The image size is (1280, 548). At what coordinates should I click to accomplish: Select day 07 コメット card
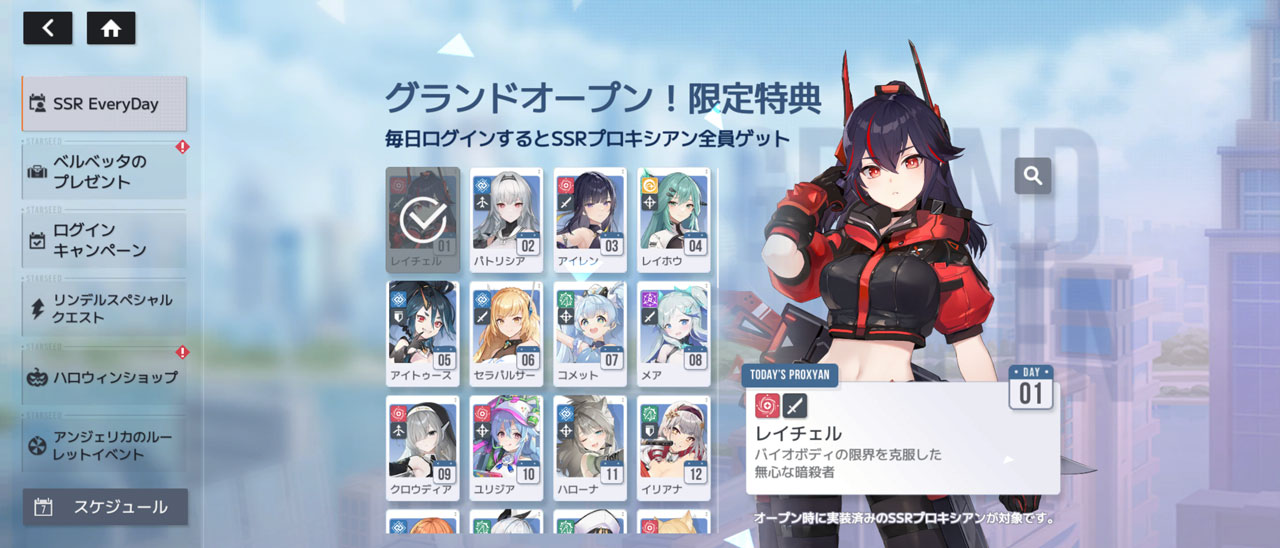point(590,334)
